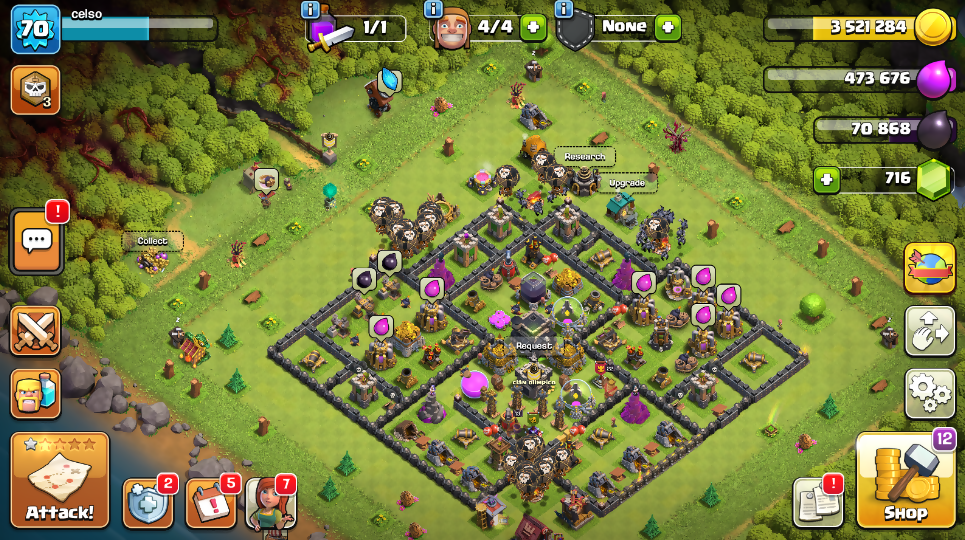Open the army overview barbarian icon
Viewport: 965px width, 540px height.
35,393
